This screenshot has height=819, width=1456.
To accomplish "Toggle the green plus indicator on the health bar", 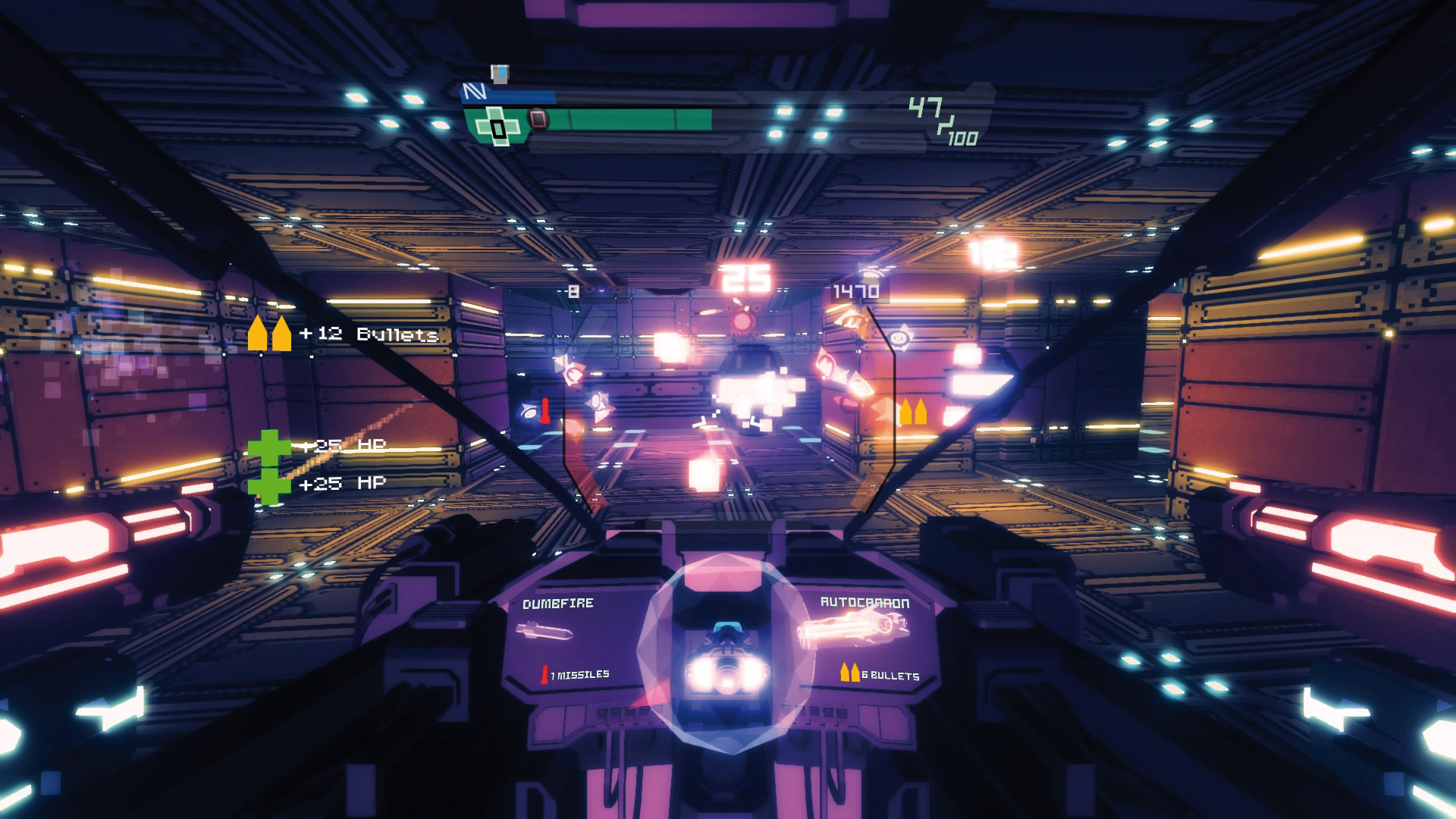I will [497, 126].
